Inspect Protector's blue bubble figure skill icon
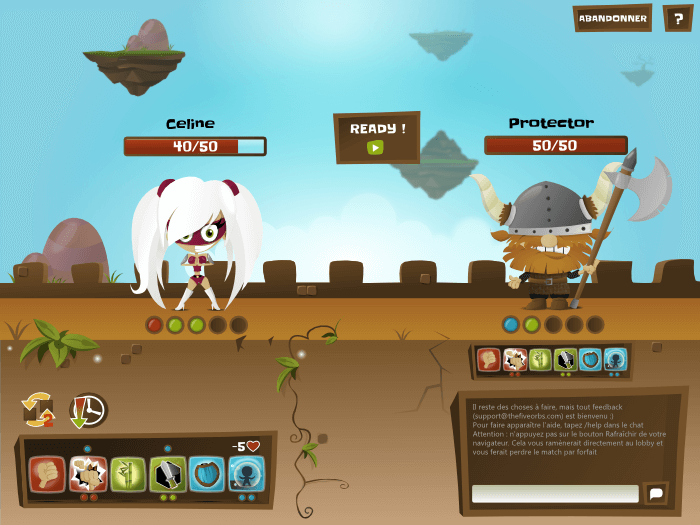Viewport: 700px width, 525px height. click(x=615, y=359)
